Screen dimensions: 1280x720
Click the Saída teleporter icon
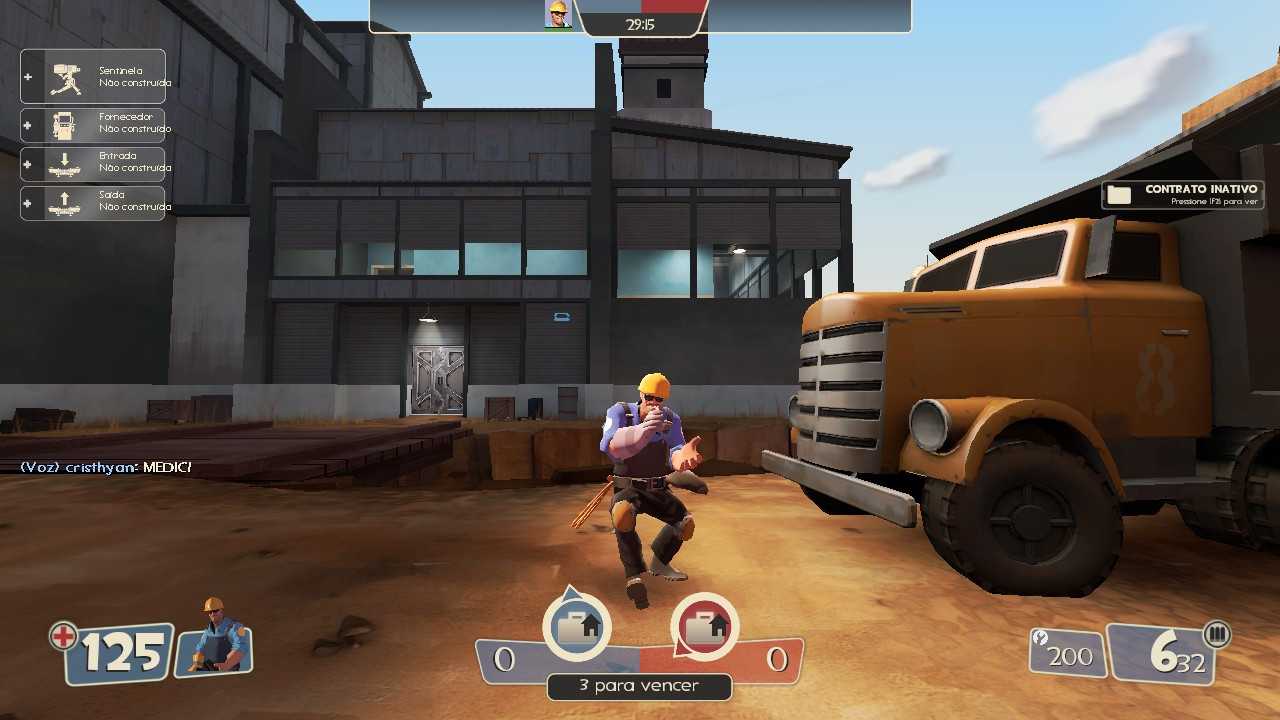pos(65,202)
